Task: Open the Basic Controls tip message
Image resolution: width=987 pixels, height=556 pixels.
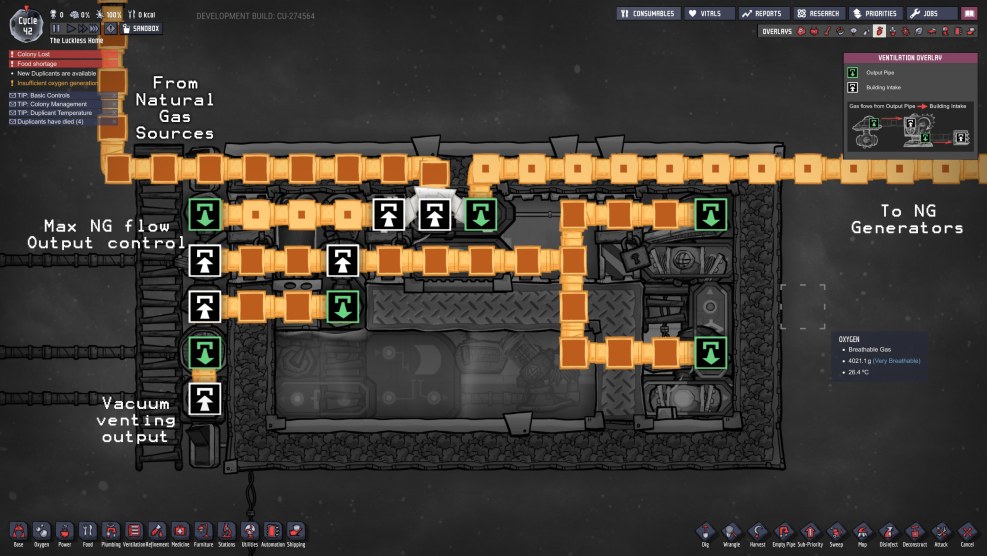Action: pyautogui.click(x=39, y=96)
